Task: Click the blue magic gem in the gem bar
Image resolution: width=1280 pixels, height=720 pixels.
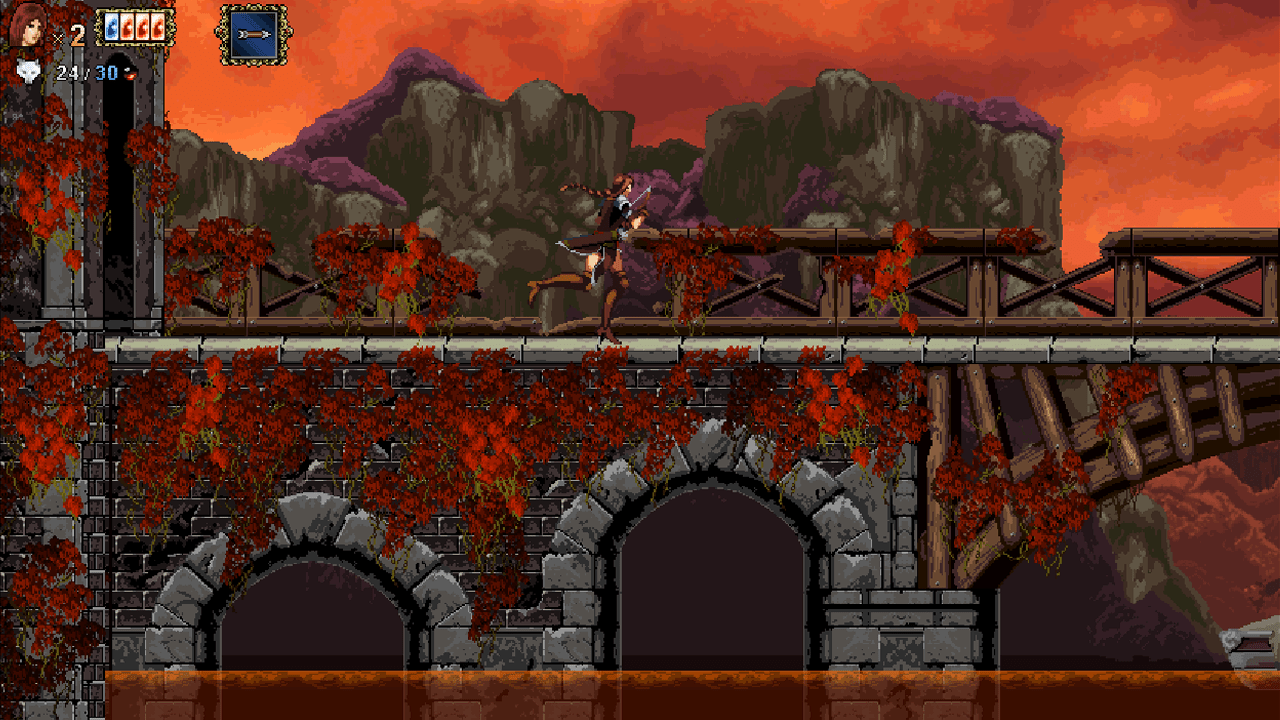Action: click(x=111, y=28)
